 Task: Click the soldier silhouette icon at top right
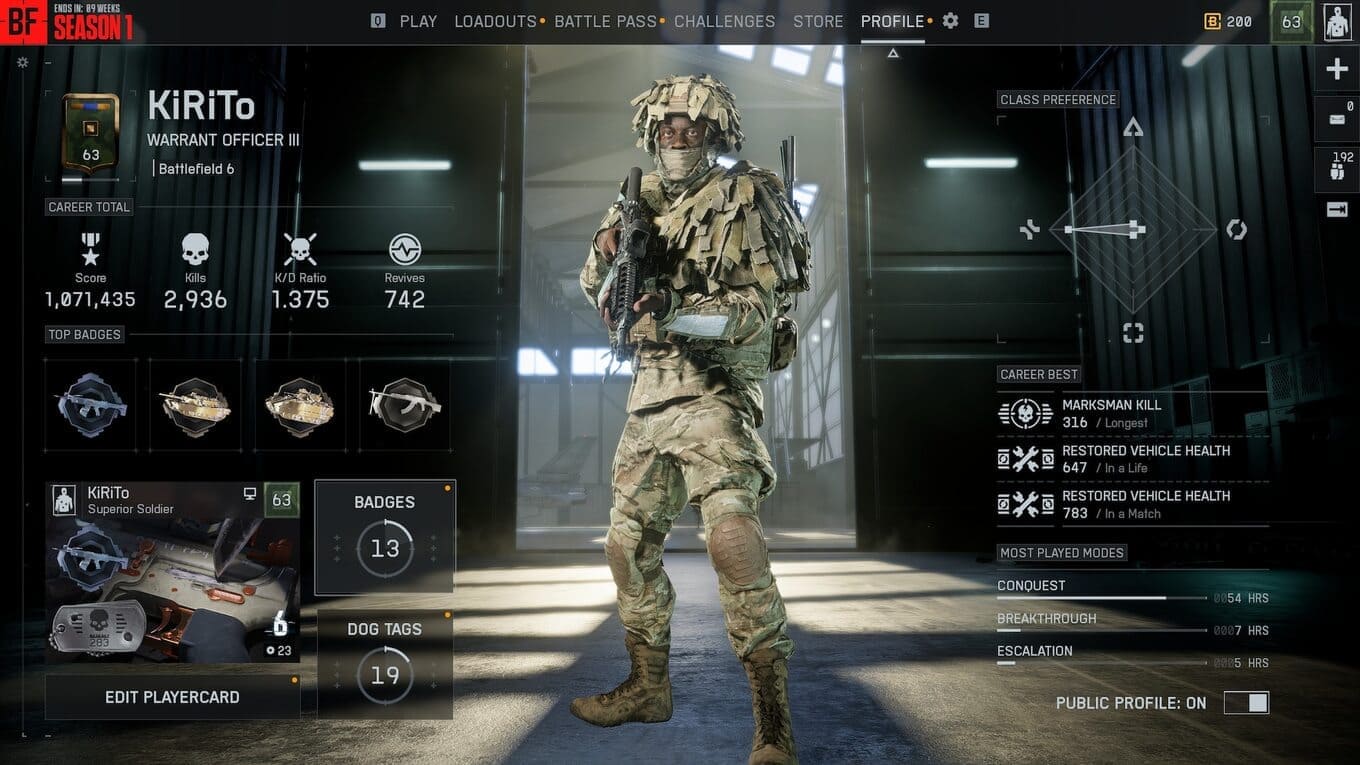coord(1337,22)
